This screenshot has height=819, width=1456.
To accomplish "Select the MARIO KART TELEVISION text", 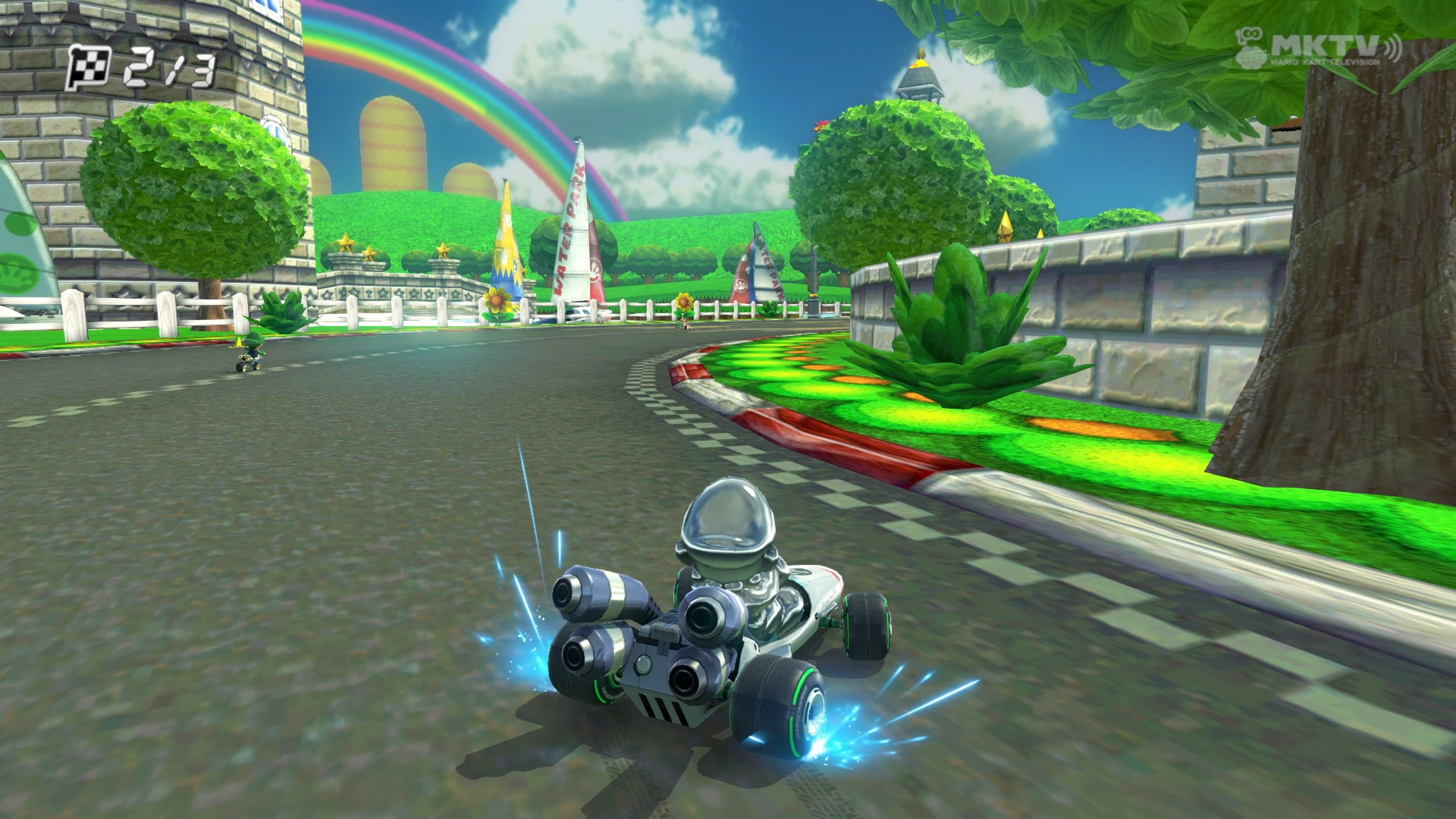I will [x=1326, y=62].
